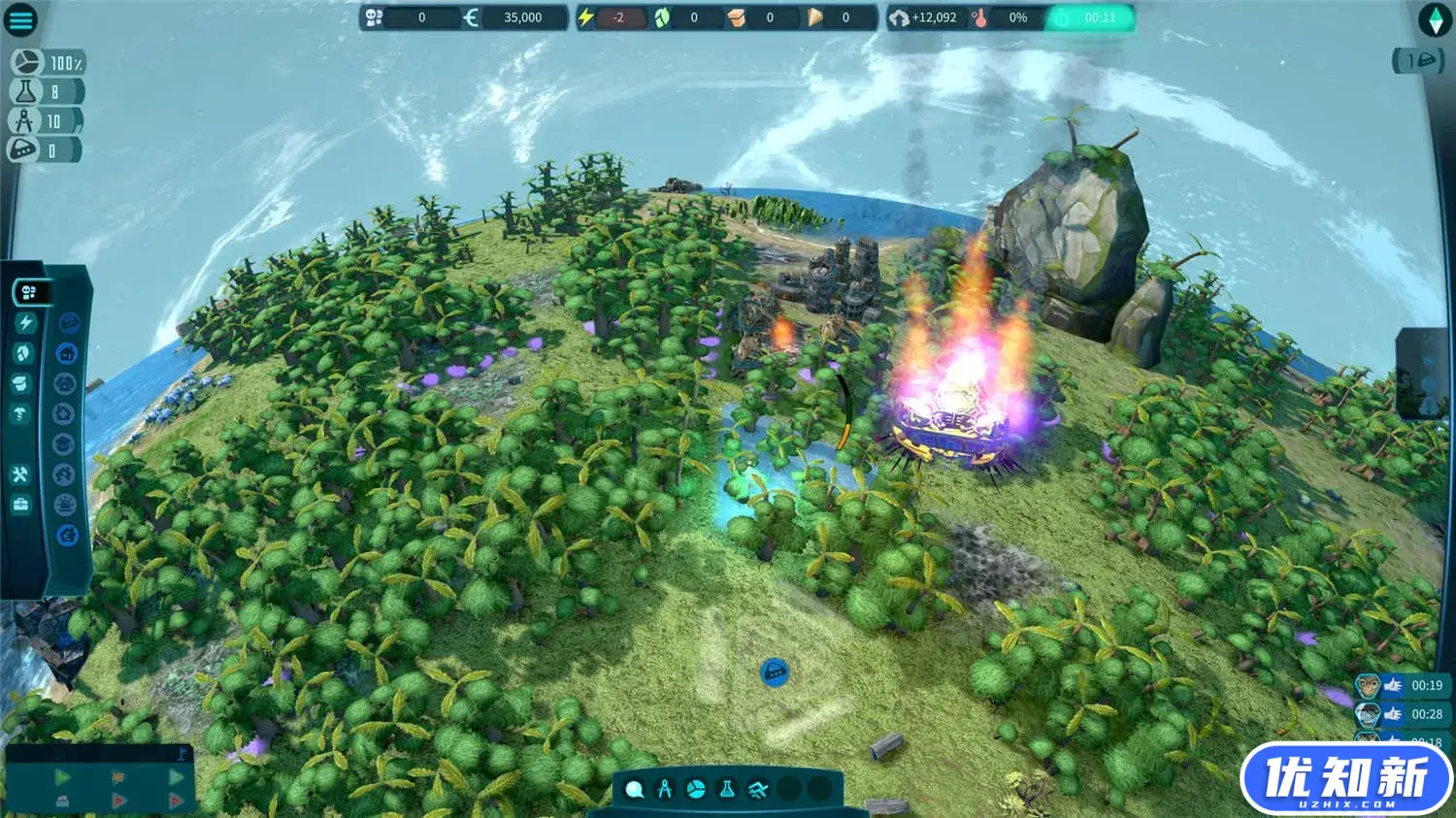
Task: Open the toolbox category in the build panel
Action: (21, 505)
